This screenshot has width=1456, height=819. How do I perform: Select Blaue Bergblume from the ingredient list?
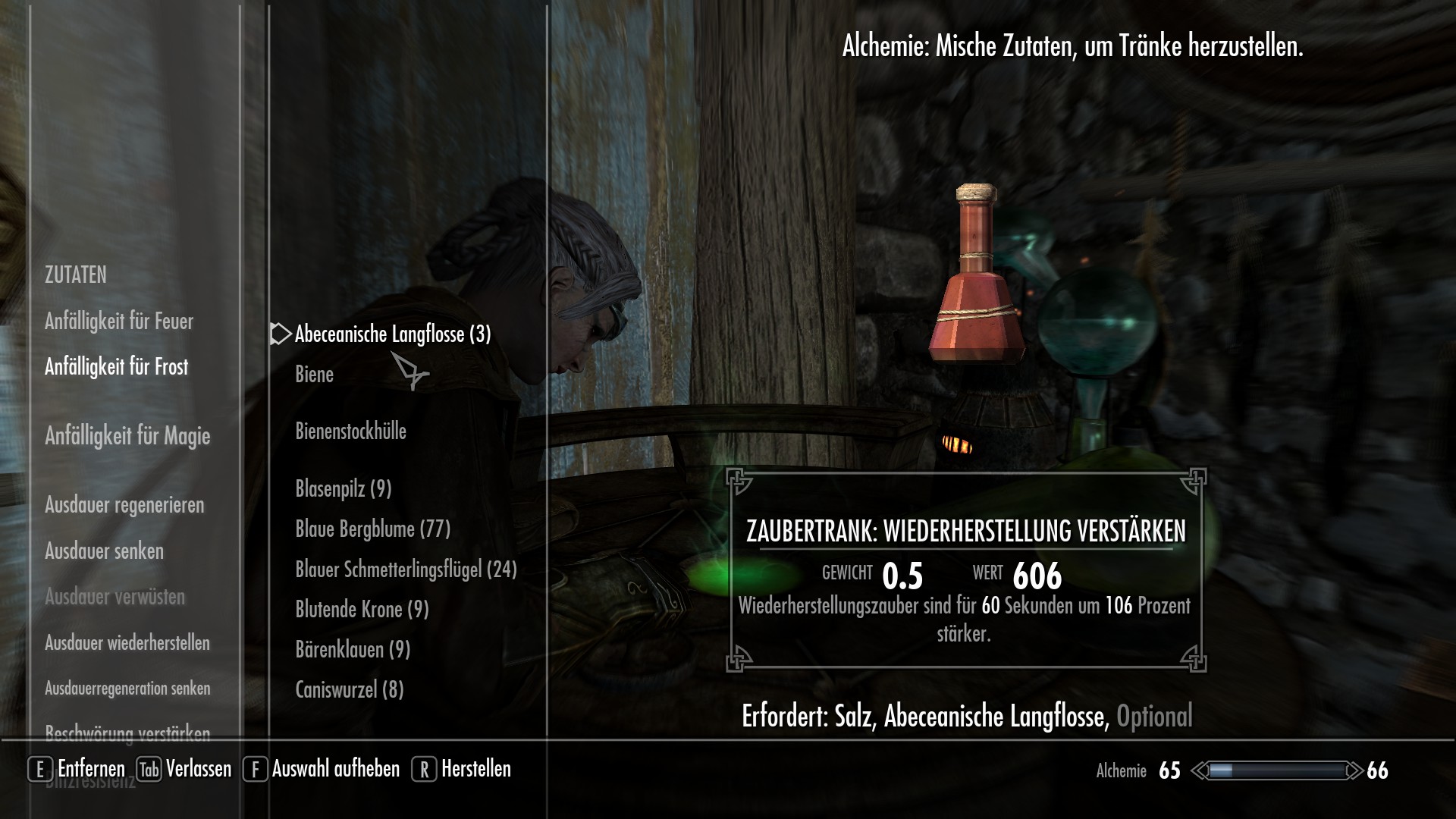point(372,528)
